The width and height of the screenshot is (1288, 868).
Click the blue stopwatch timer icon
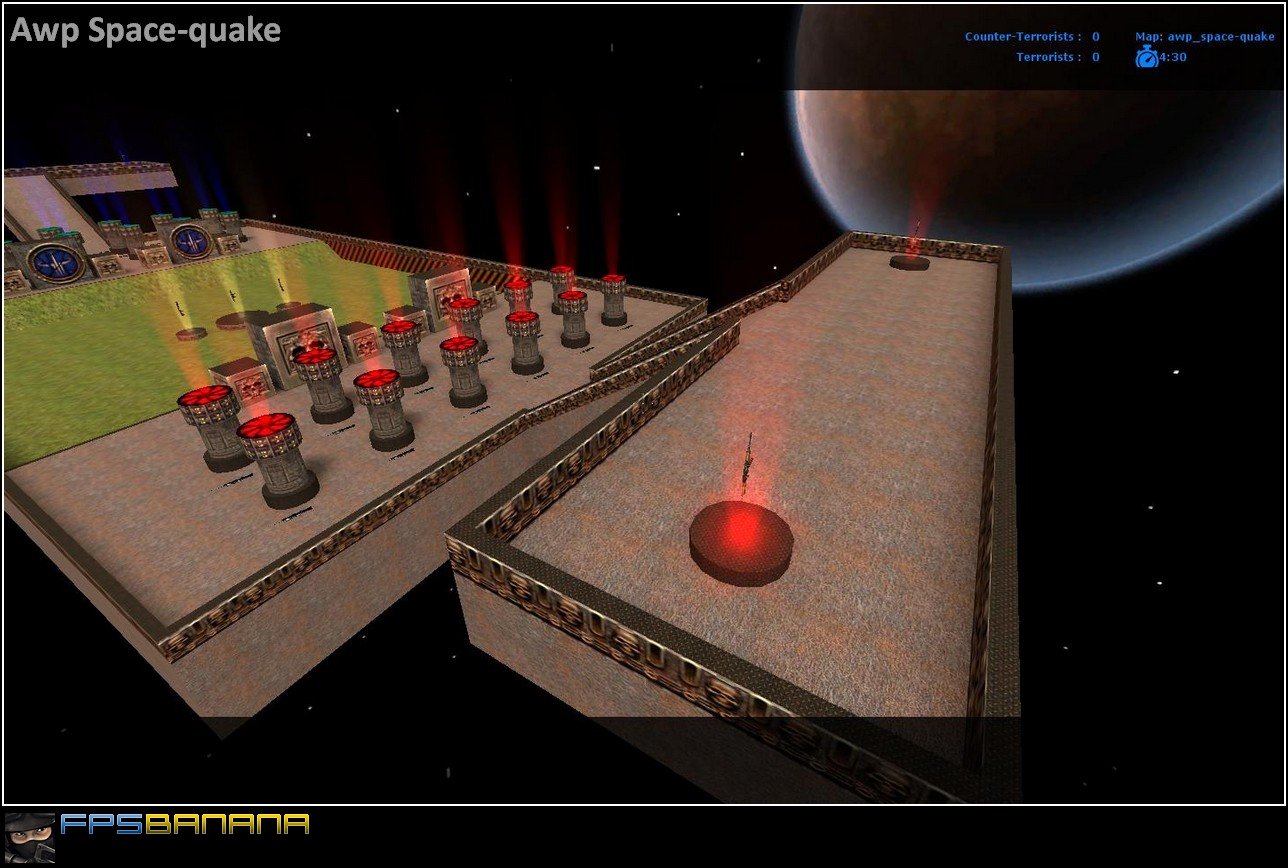tap(1146, 56)
